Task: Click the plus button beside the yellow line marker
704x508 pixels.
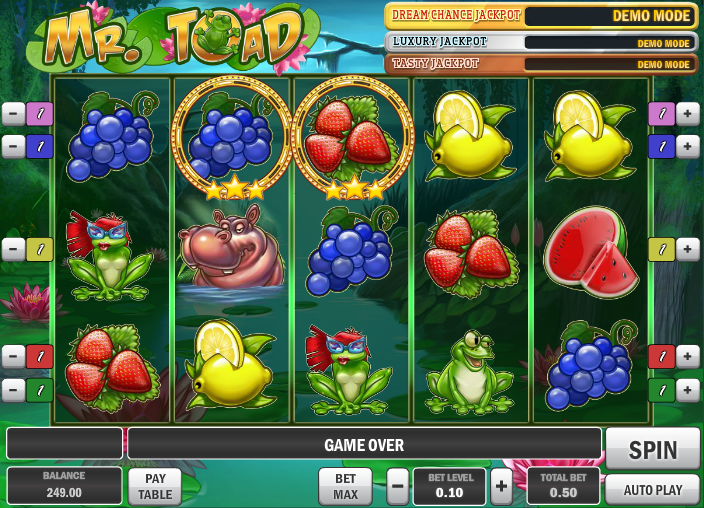Action: pyautogui.click(x=688, y=249)
